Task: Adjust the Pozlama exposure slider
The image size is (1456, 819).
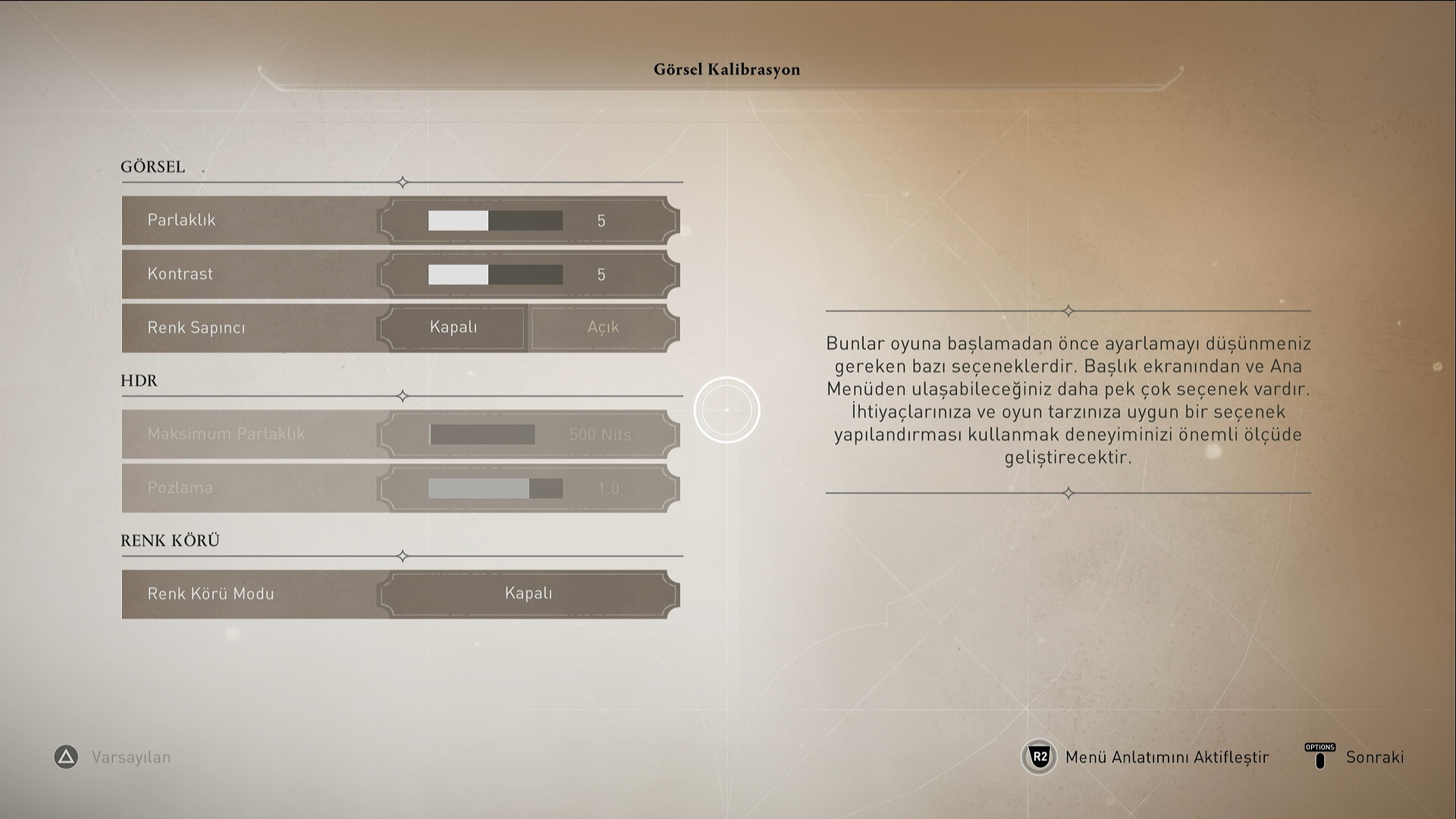Action: pos(495,488)
